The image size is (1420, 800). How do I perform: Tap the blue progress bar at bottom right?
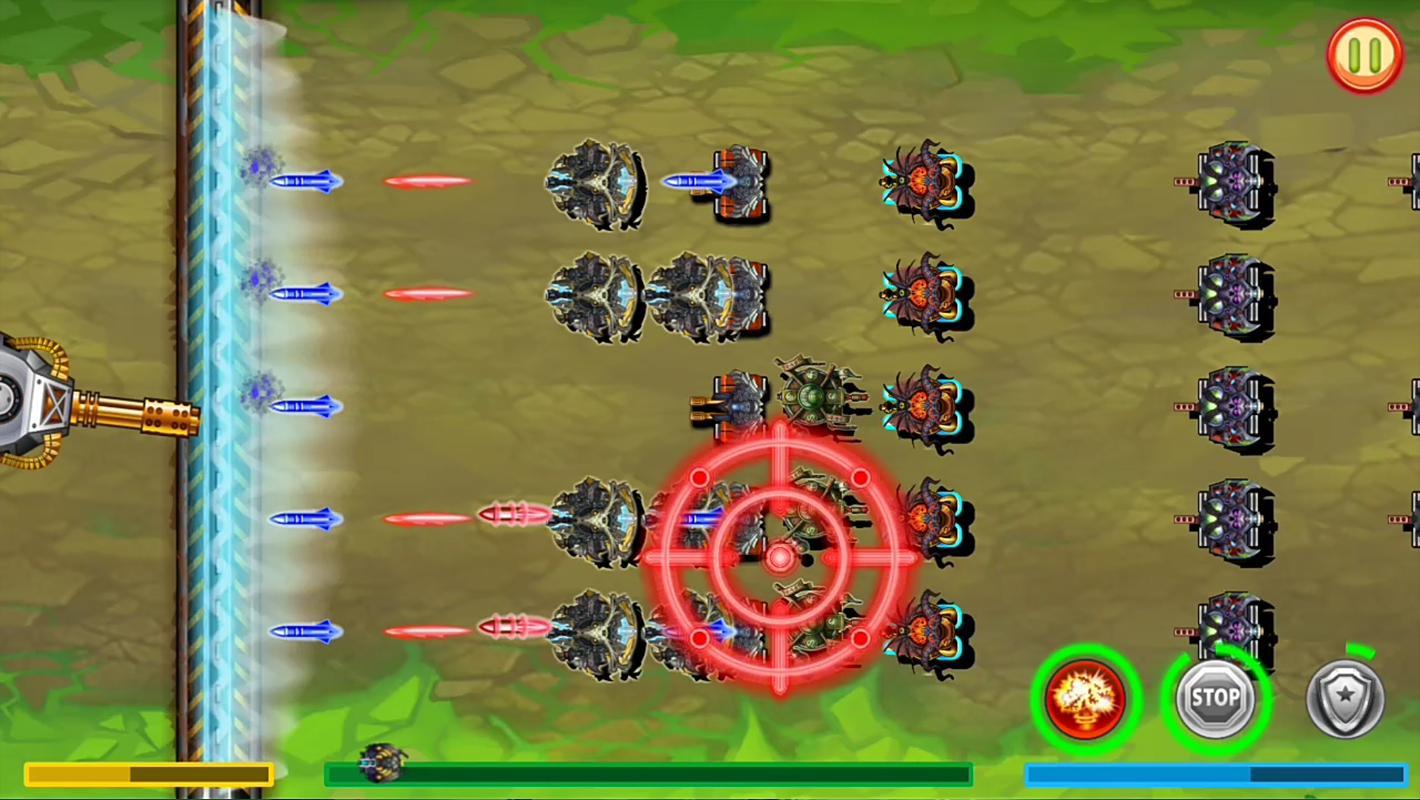tap(1215, 772)
